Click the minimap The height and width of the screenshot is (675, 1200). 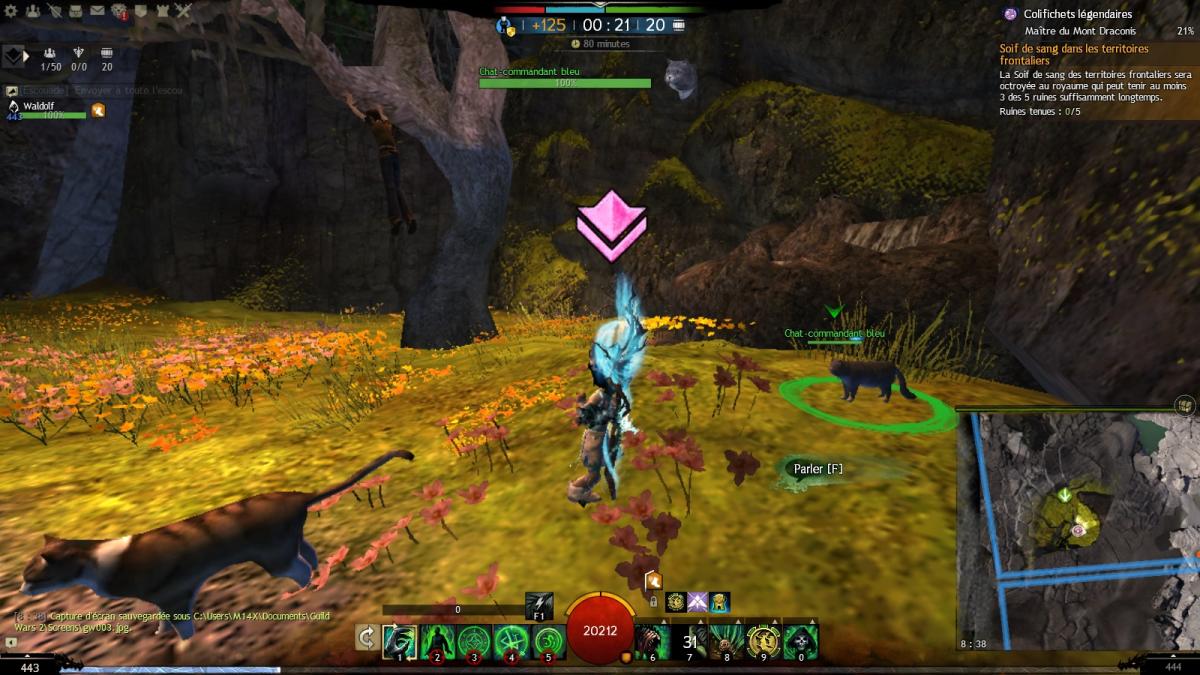click(x=1076, y=530)
